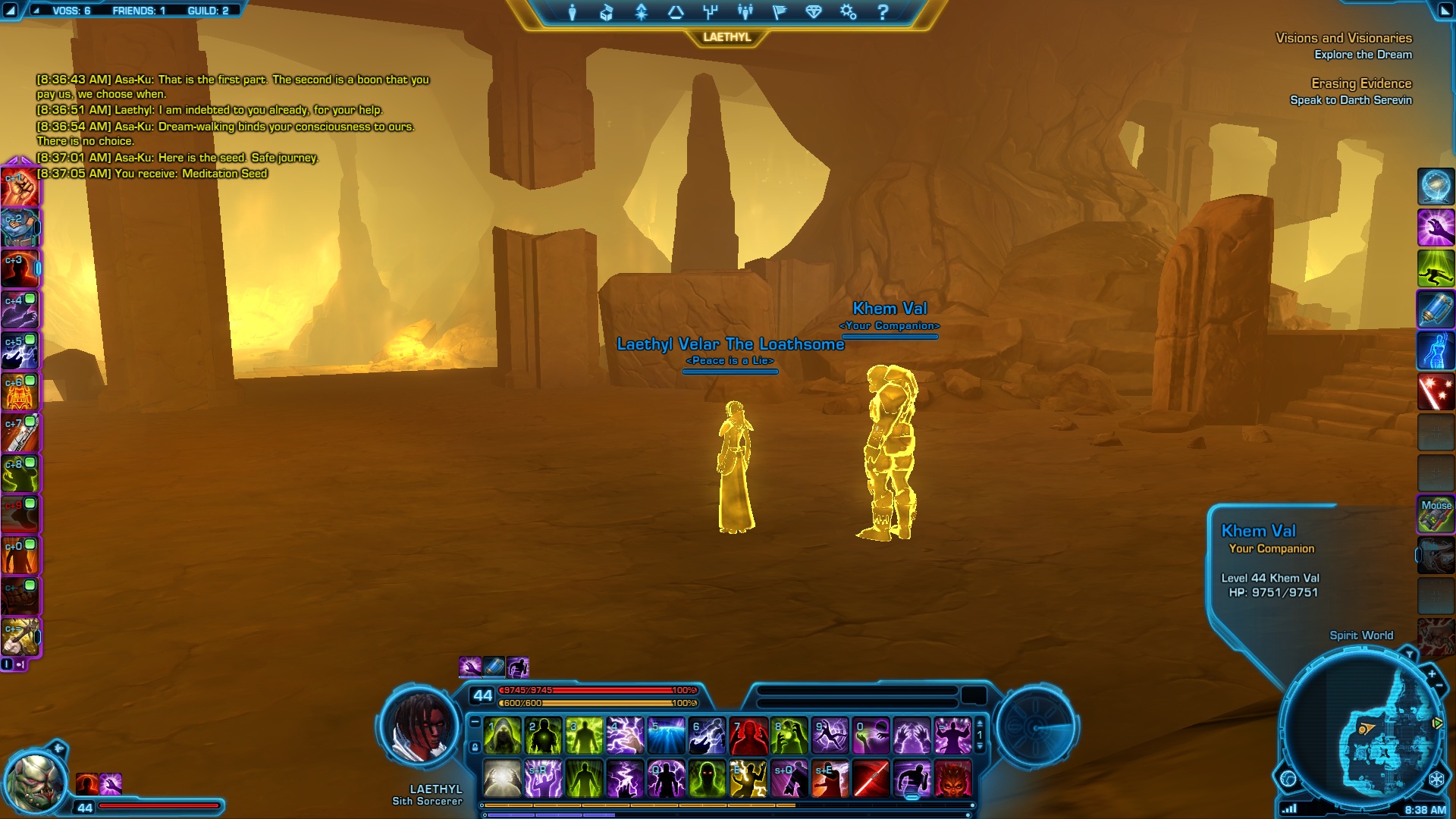Activate the red lightsaber ability
Viewport: 1456px width, 819px height.
871,779
